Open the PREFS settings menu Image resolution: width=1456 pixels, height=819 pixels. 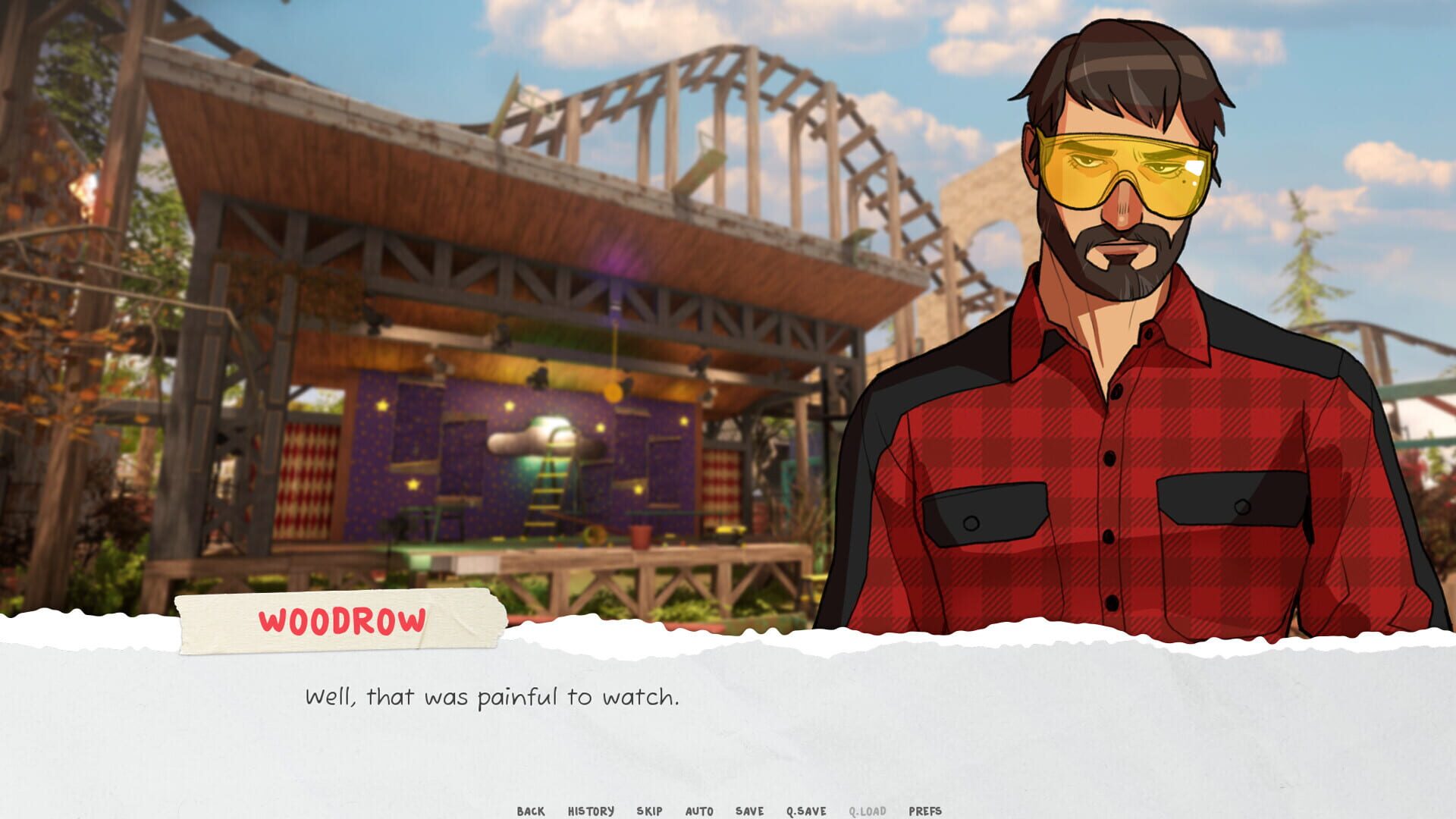(x=925, y=811)
